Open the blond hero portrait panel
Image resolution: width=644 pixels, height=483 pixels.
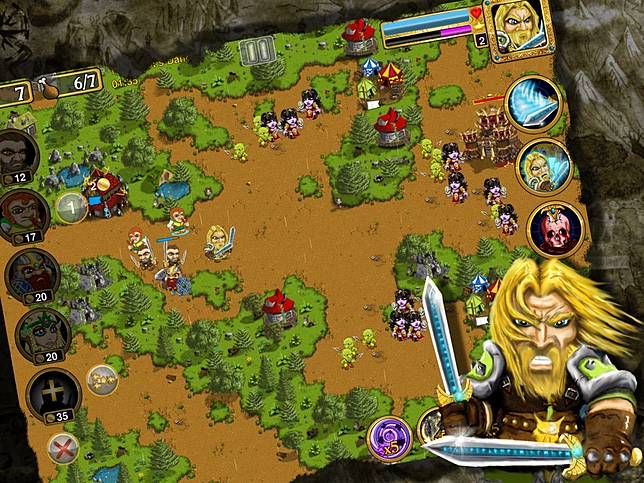[517, 25]
